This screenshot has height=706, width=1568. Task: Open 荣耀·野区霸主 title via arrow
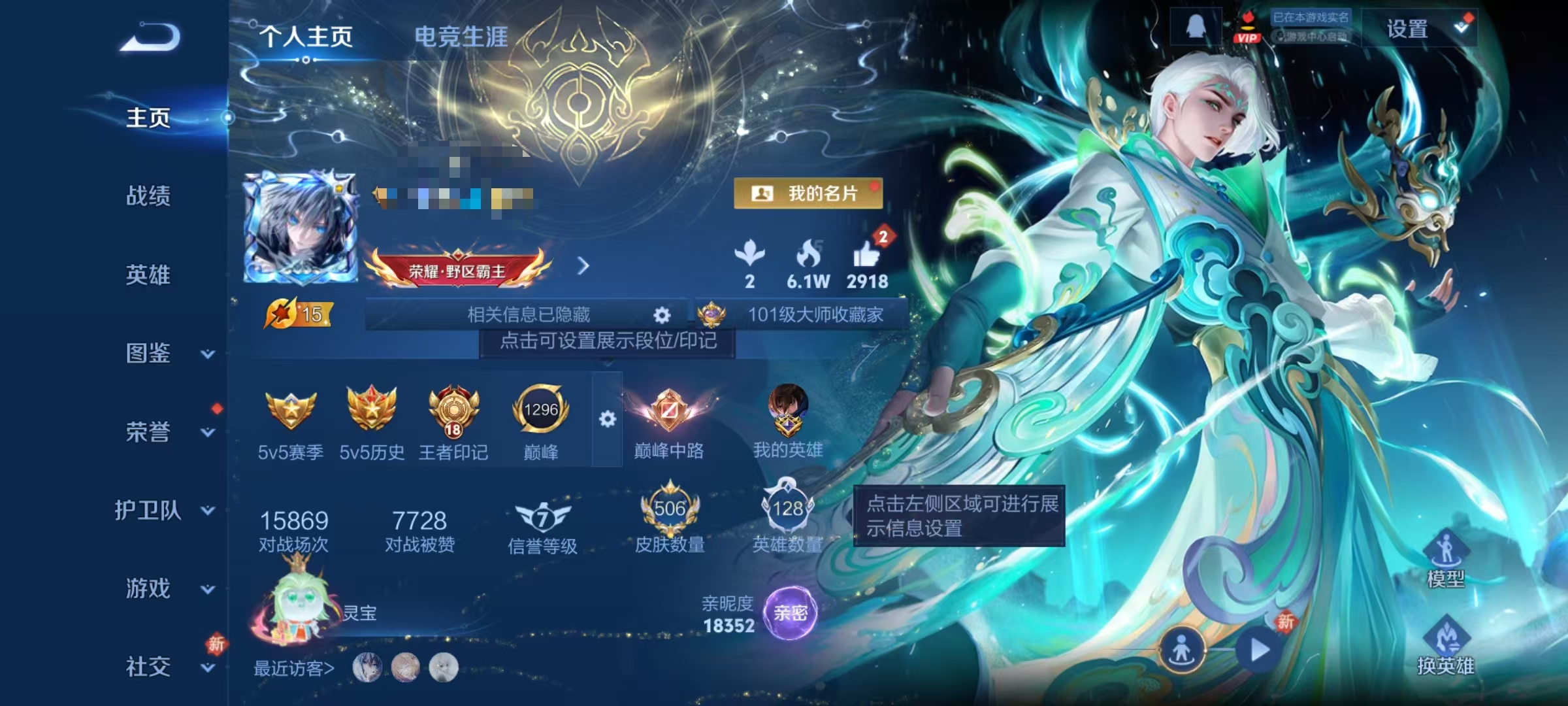click(x=583, y=267)
